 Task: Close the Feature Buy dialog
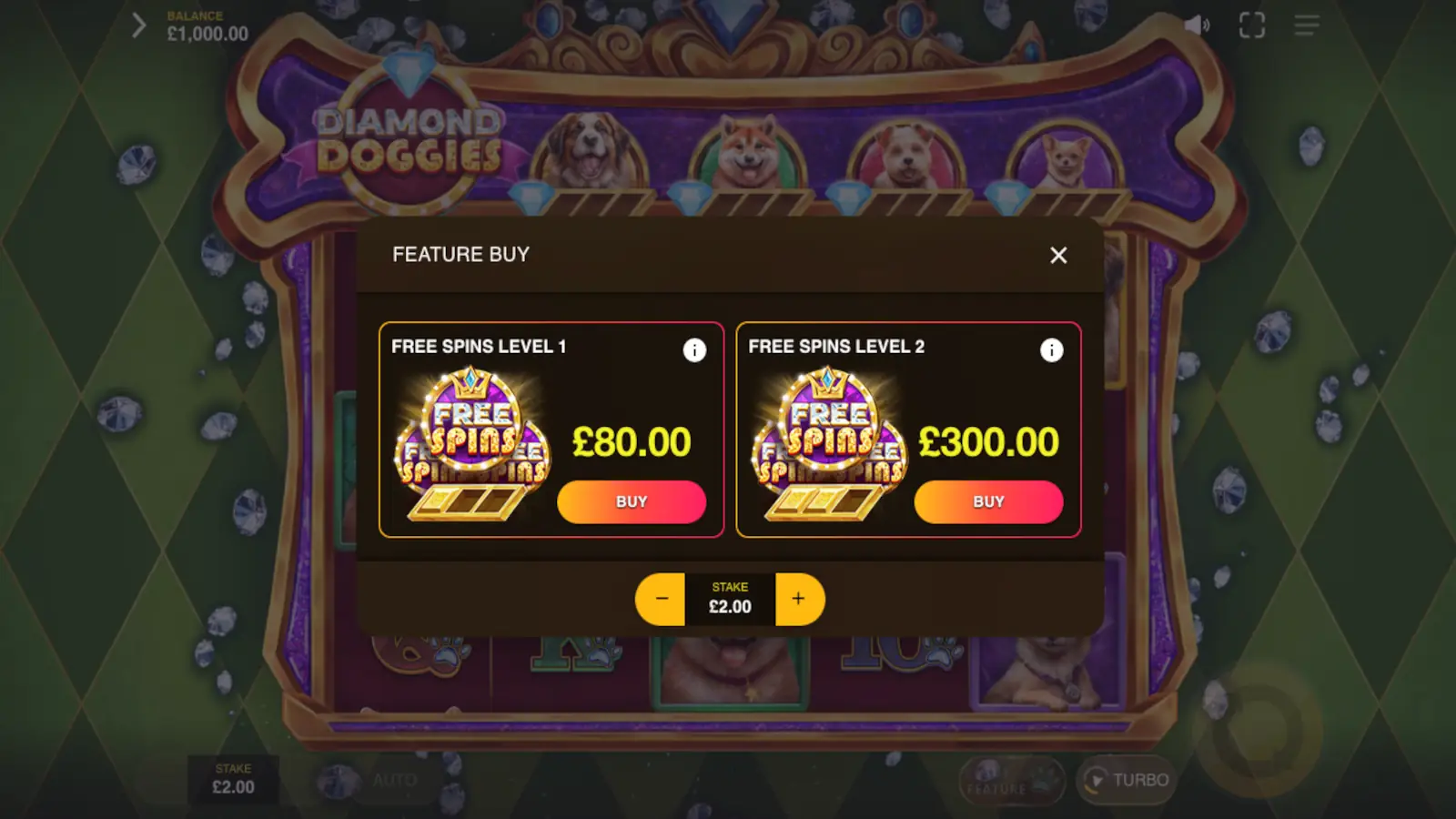pyautogui.click(x=1058, y=256)
